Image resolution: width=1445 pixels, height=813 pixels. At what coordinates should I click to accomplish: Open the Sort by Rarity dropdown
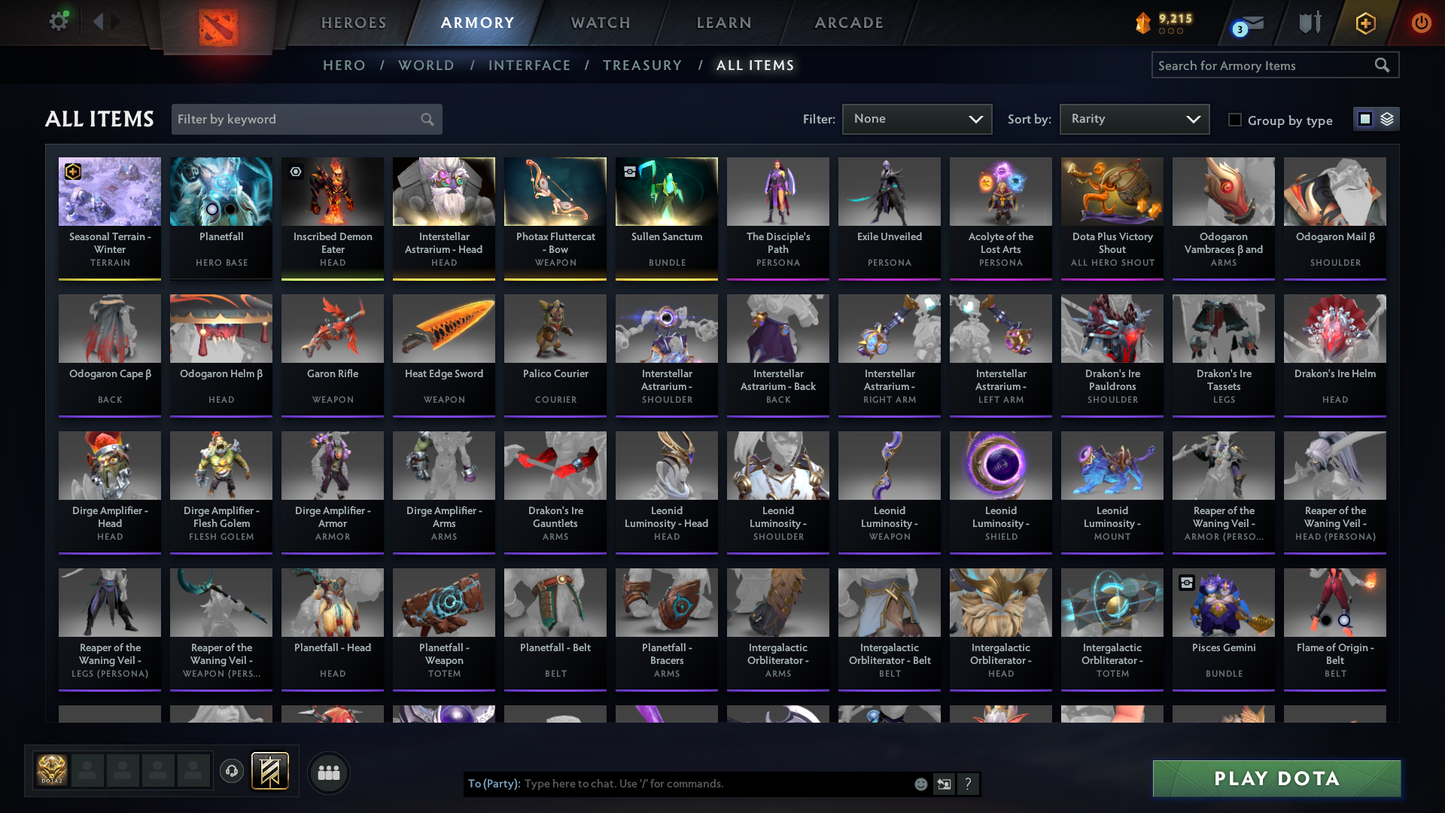tap(1134, 118)
